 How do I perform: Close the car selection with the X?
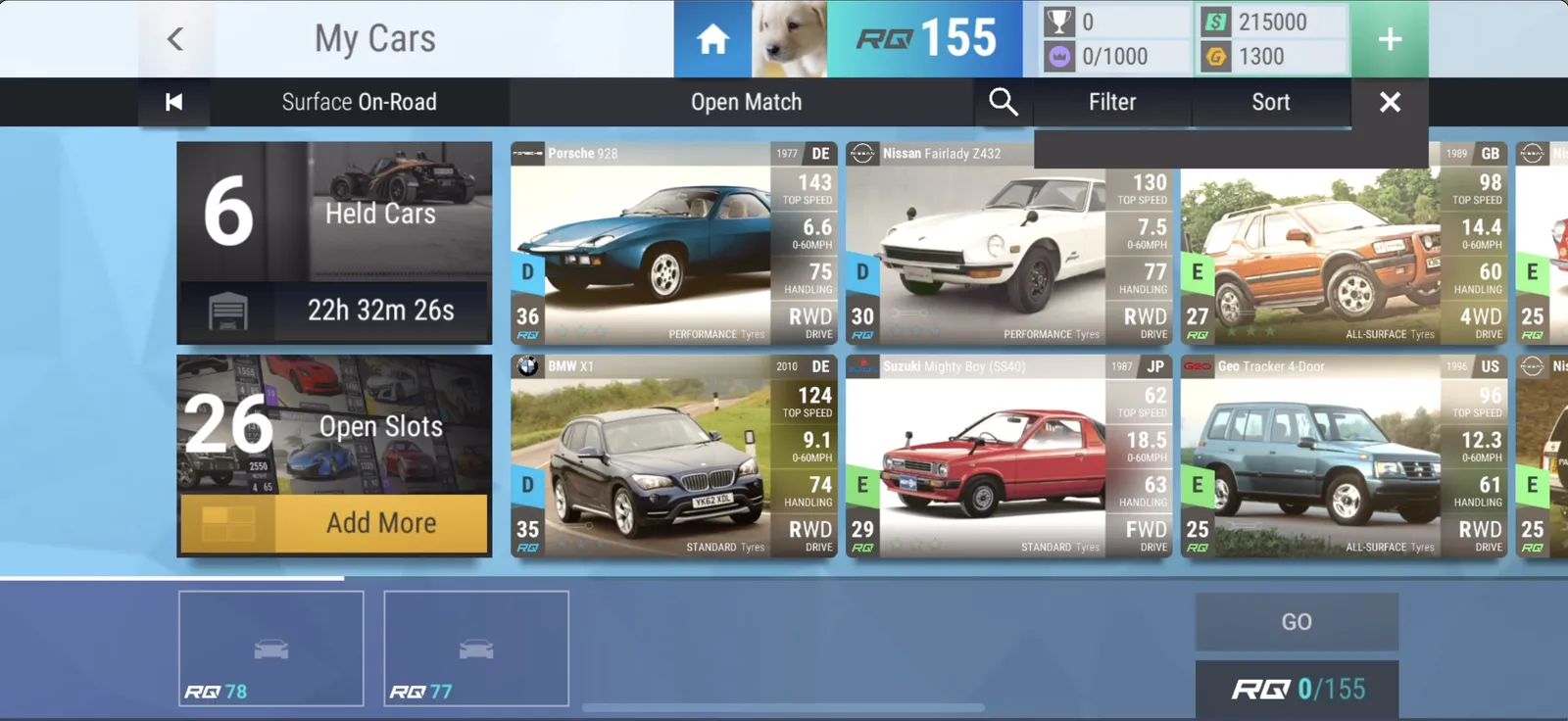[x=1390, y=102]
